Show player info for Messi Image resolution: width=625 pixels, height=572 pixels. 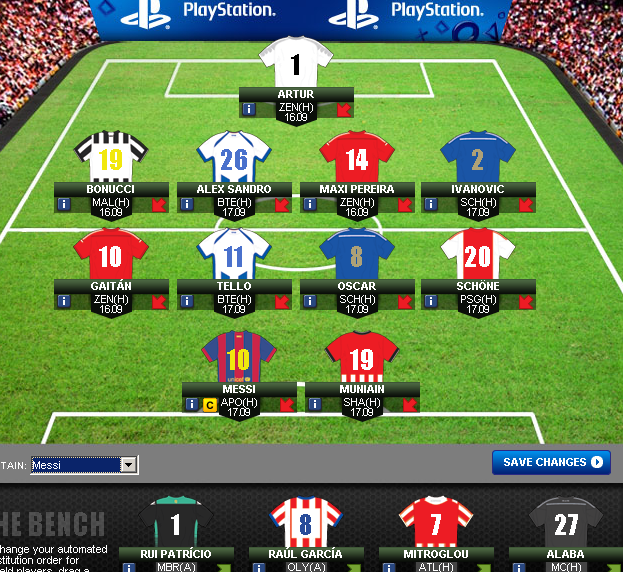point(191,405)
